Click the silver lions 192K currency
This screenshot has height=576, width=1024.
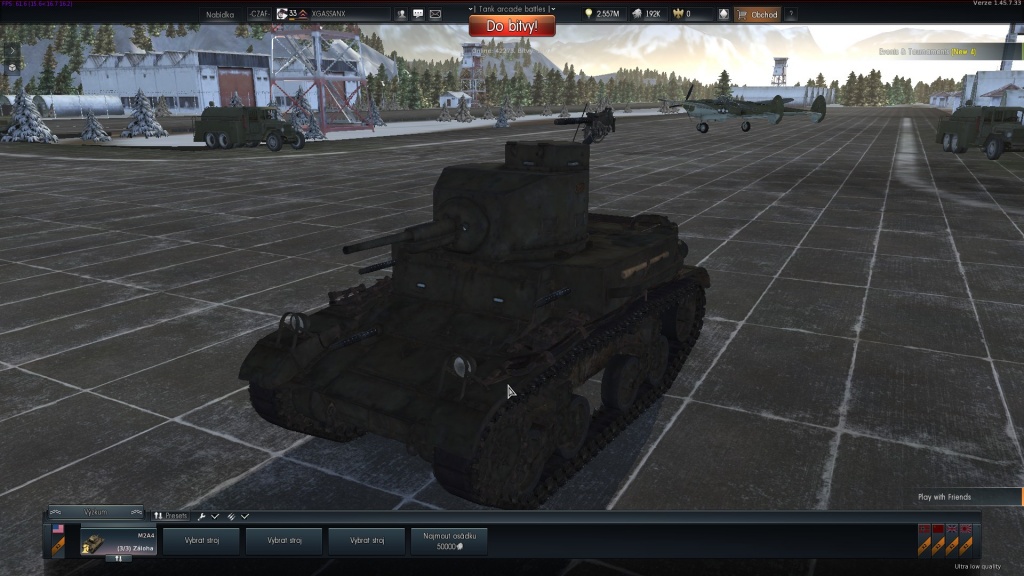coord(645,15)
